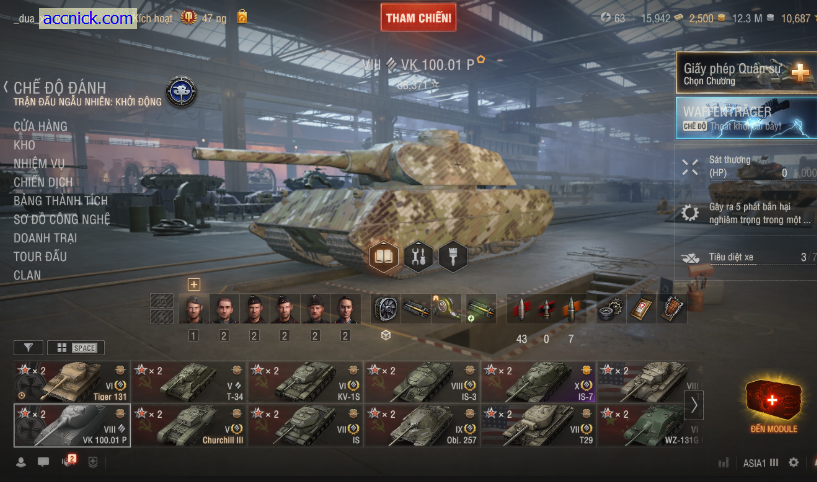Open the paintbrush exterior customization icon
Image resolution: width=817 pixels, height=482 pixels.
point(453,257)
